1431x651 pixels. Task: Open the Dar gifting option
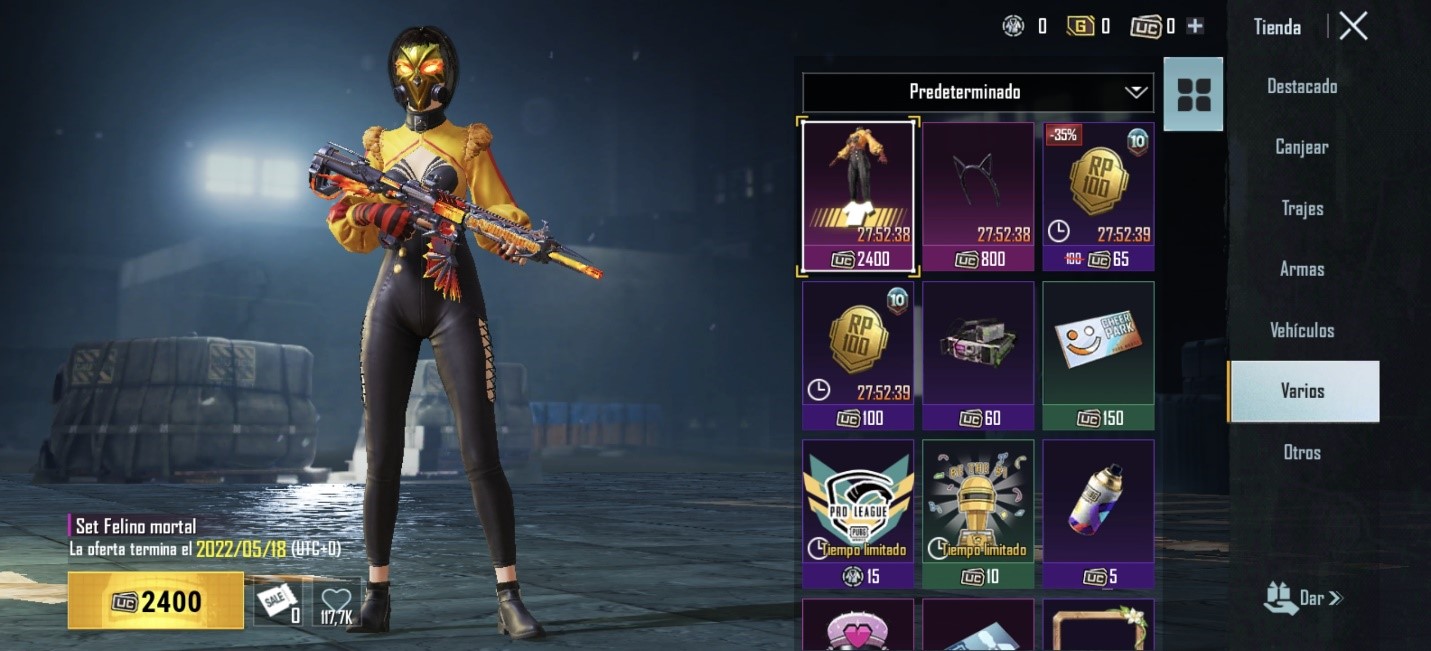(x=1303, y=598)
